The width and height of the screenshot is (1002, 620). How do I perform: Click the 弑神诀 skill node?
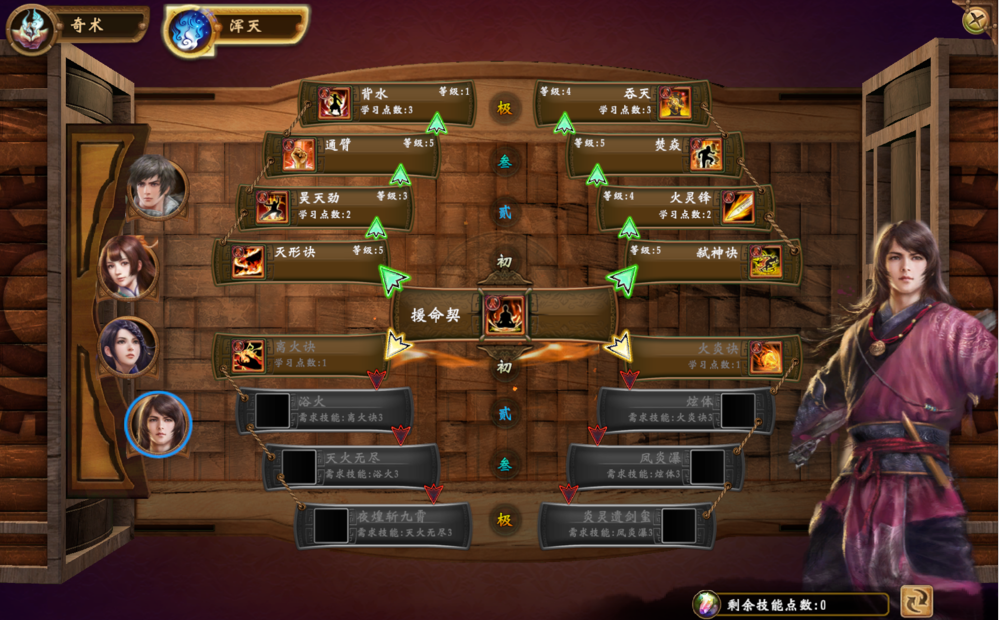pos(713,260)
